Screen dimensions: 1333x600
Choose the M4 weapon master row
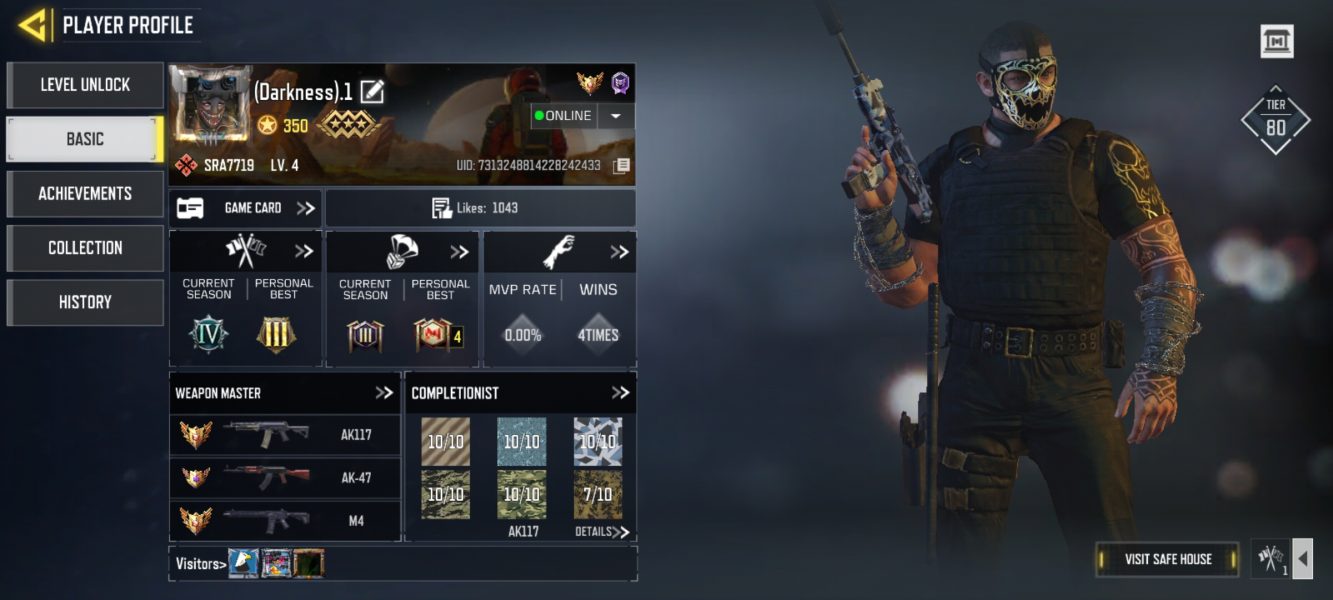285,521
